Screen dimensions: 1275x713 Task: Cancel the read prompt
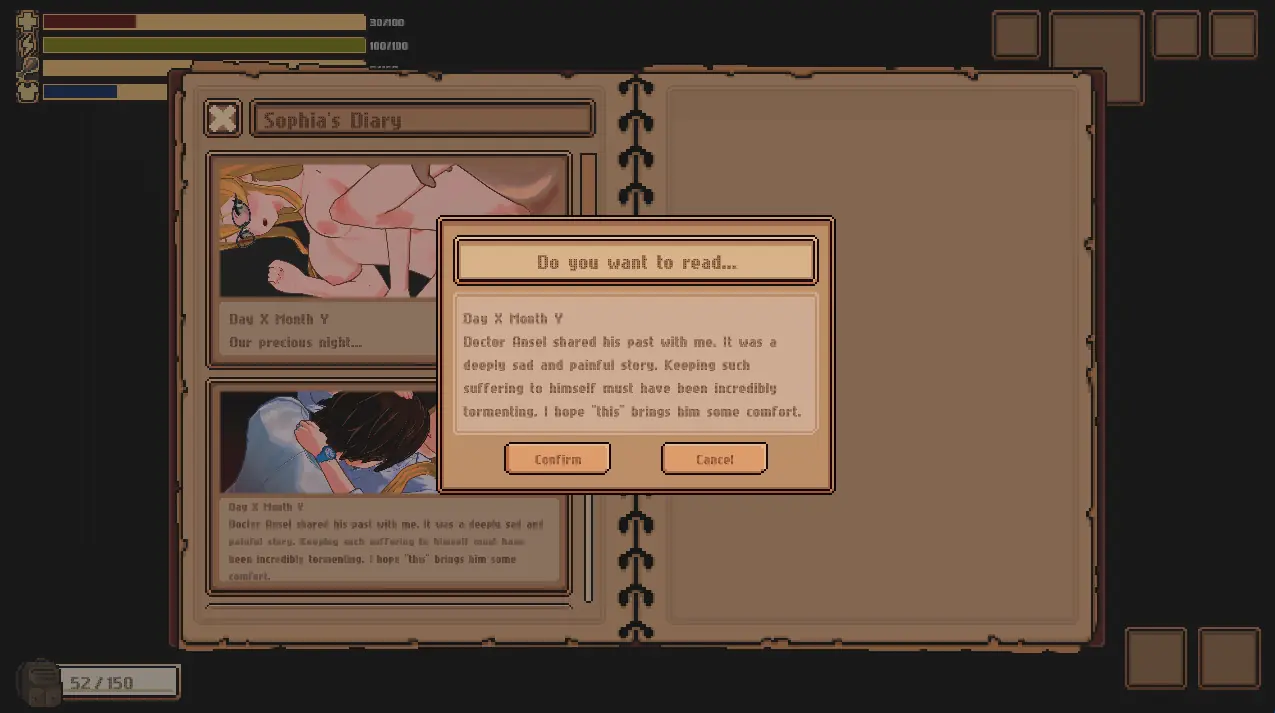coord(714,459)
